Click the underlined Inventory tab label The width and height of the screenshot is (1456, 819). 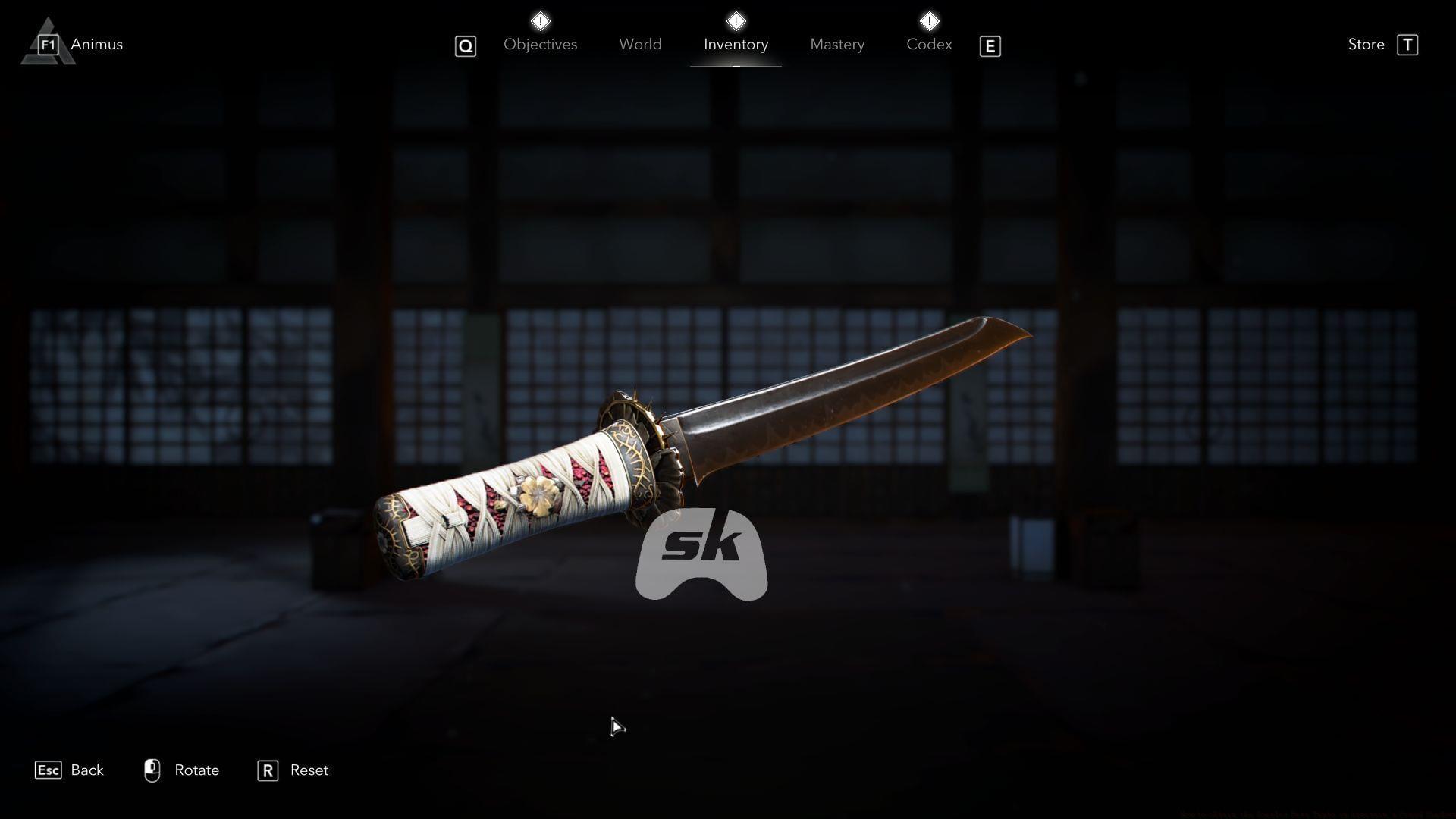coord(736,44)
